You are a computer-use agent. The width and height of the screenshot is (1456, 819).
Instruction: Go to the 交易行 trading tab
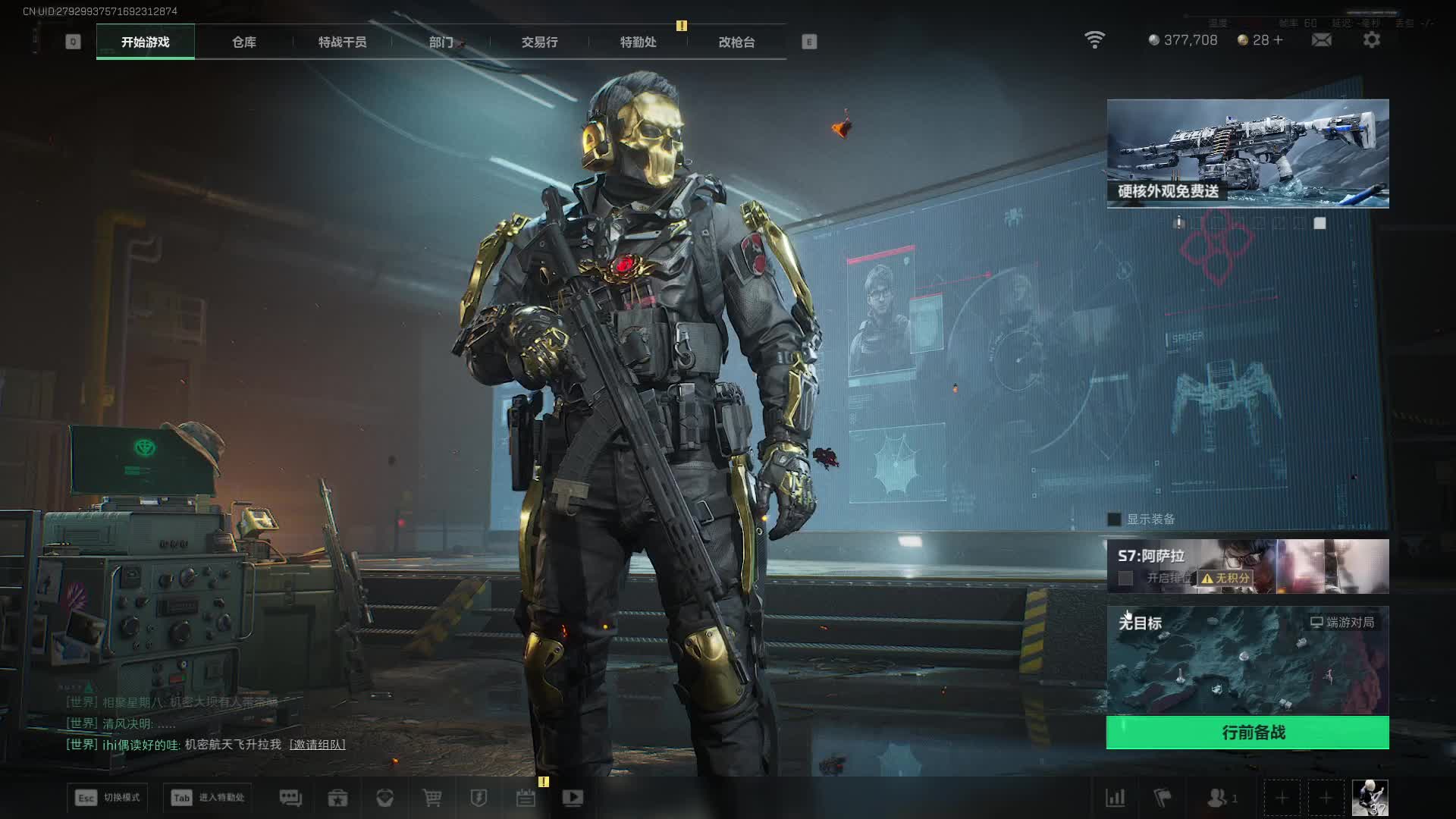tap(539, 42)
